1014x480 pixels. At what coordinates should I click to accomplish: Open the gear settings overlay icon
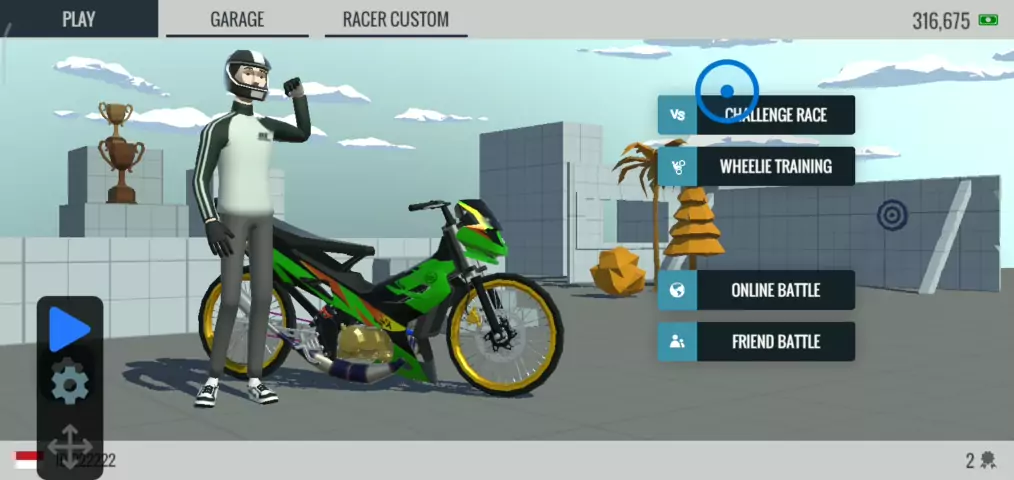69,384
